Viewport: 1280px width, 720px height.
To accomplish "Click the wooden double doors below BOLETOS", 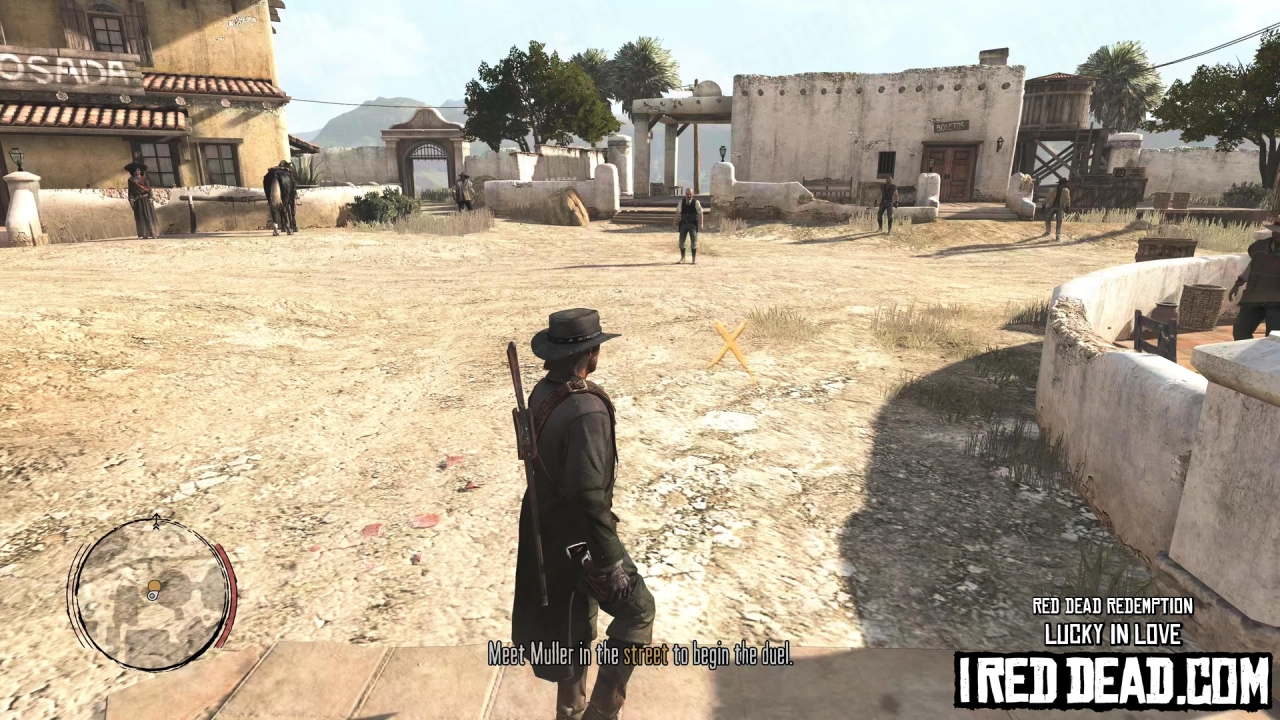I will pos(949,174).
